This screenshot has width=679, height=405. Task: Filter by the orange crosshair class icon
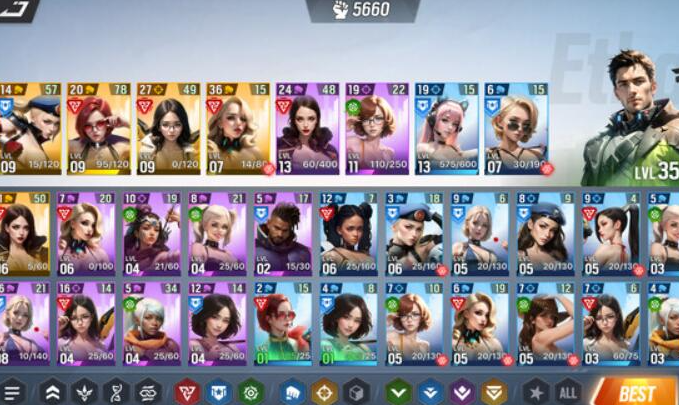[x=323, y=392]
